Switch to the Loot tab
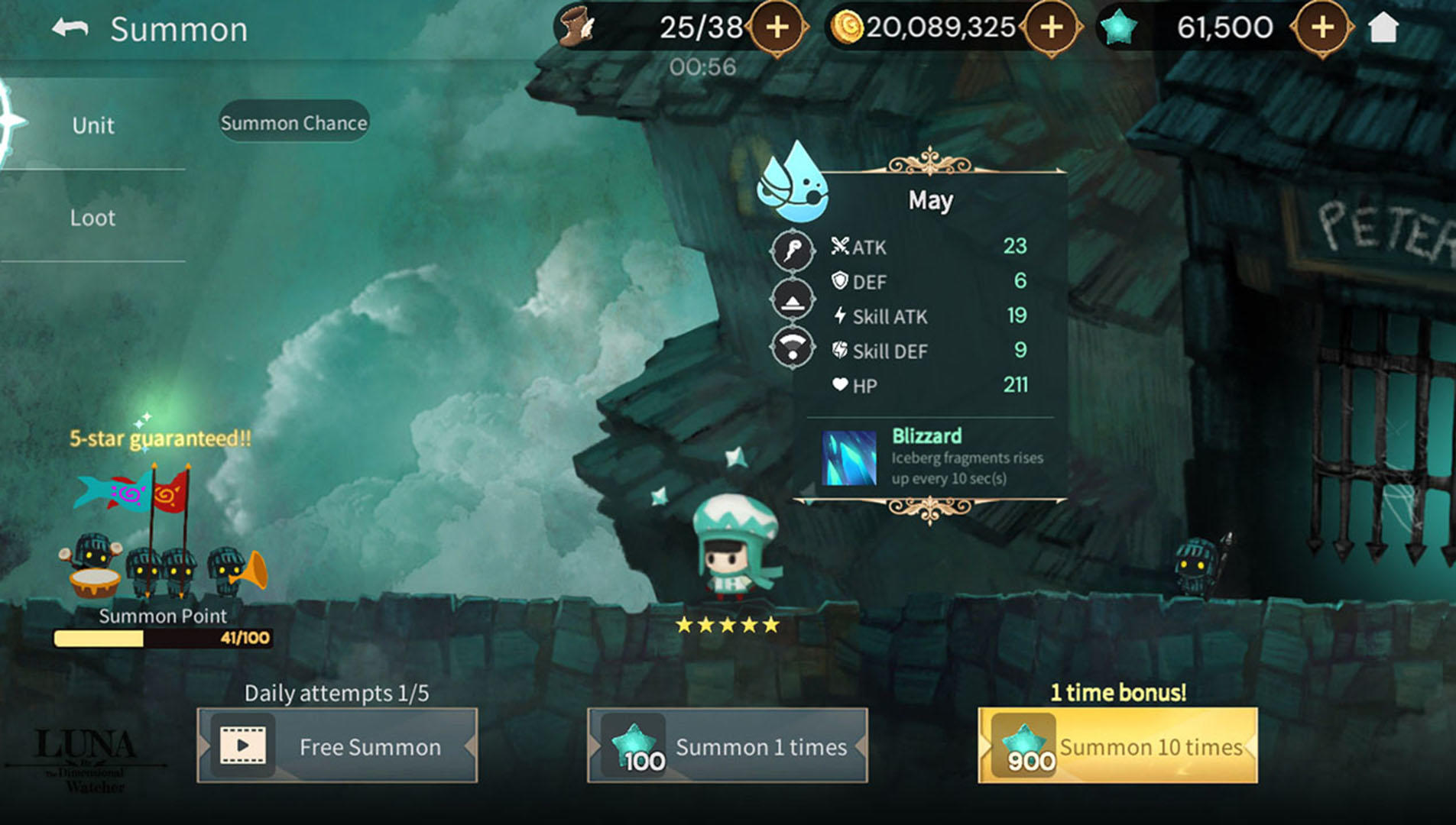The height and width of the screenshot is (825, 1456). (x=93, y=218)
